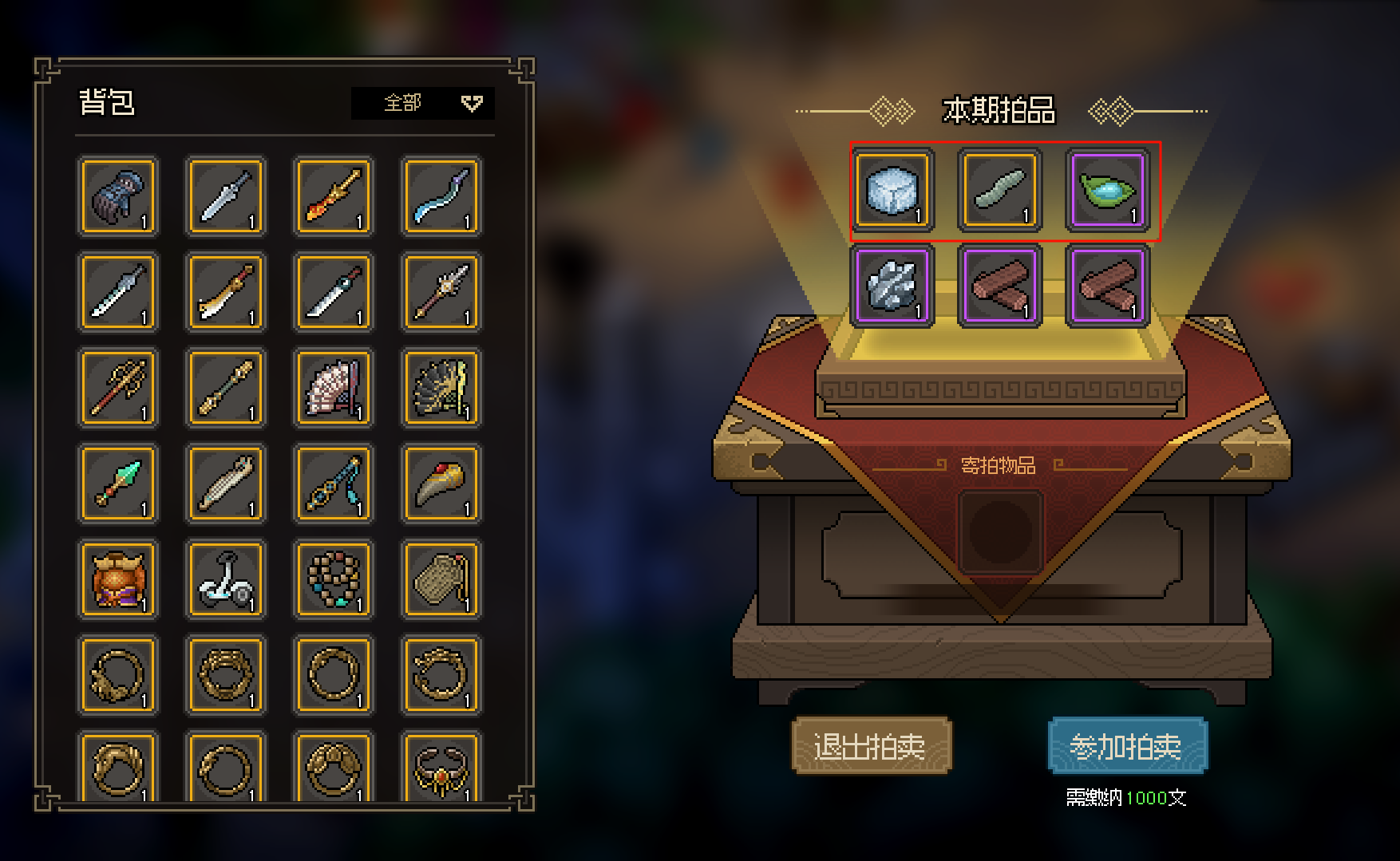Select the blue curved whip weapon
Screen dimensions: 1400x861
pyautogui.click(x=441, y=197)
